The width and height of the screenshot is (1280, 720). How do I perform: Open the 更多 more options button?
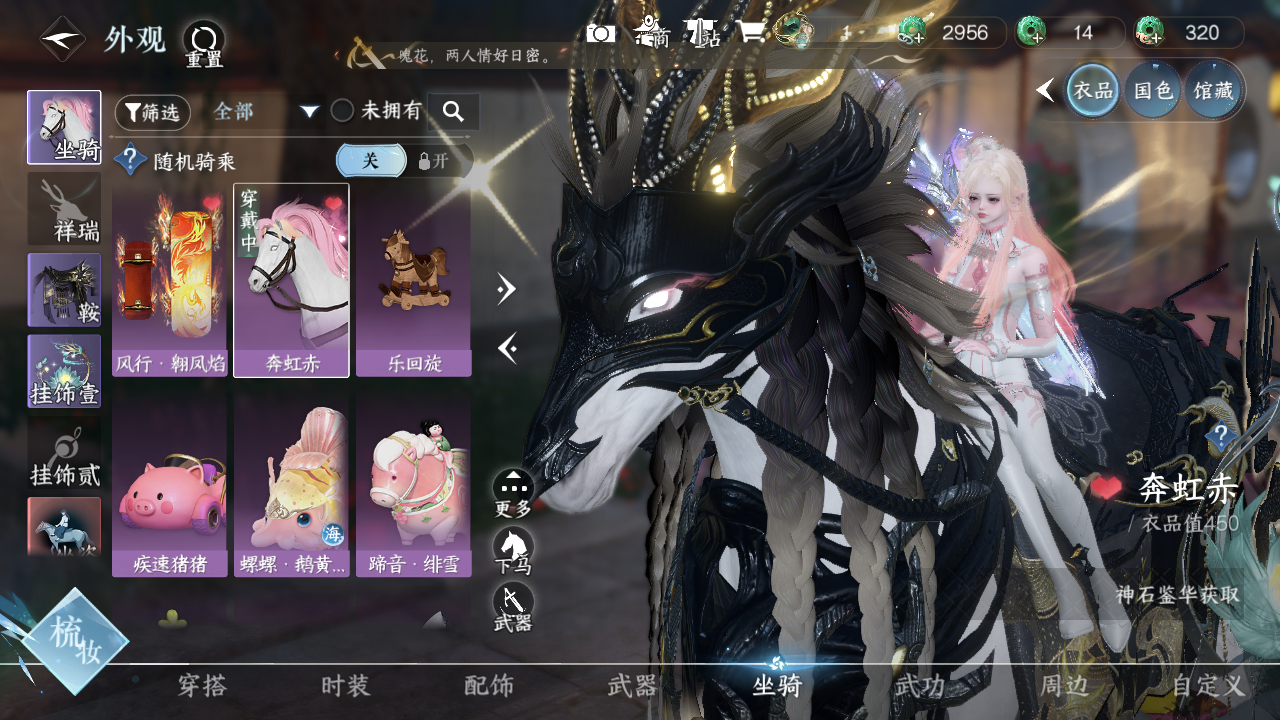[x=513, y=493]
